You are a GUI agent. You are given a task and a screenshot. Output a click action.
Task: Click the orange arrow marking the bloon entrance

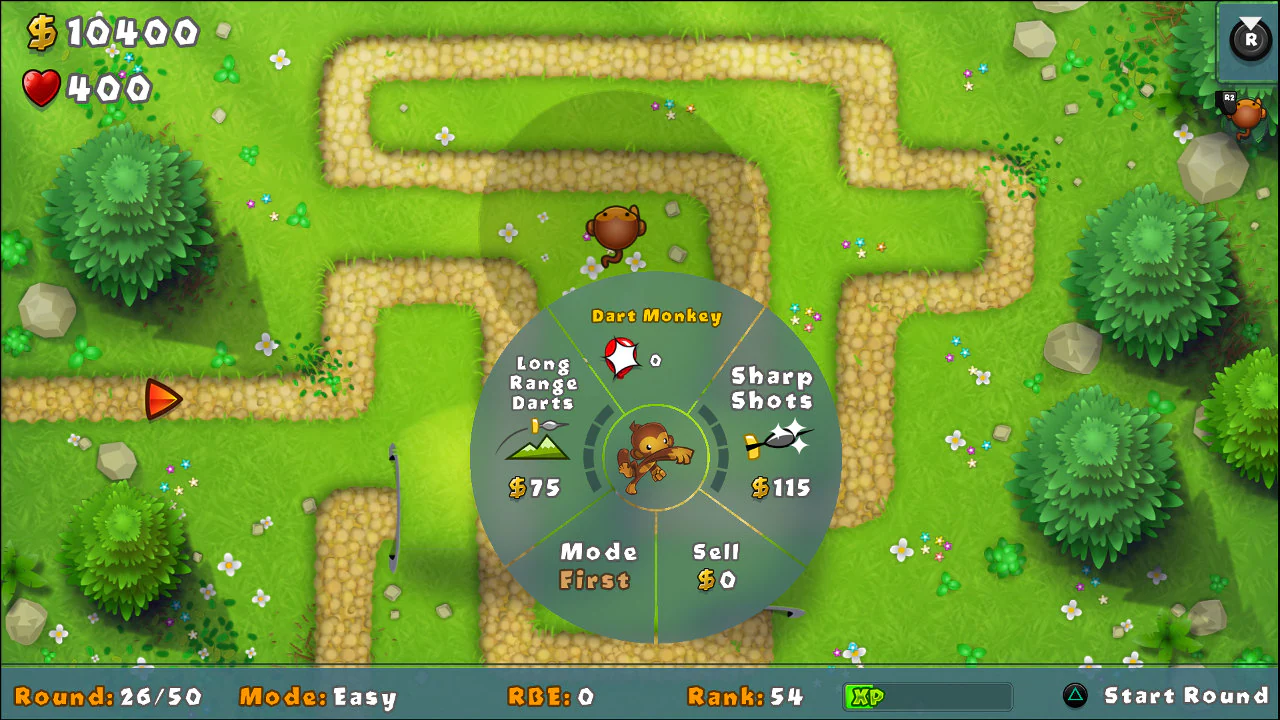[x=165, y=398]
